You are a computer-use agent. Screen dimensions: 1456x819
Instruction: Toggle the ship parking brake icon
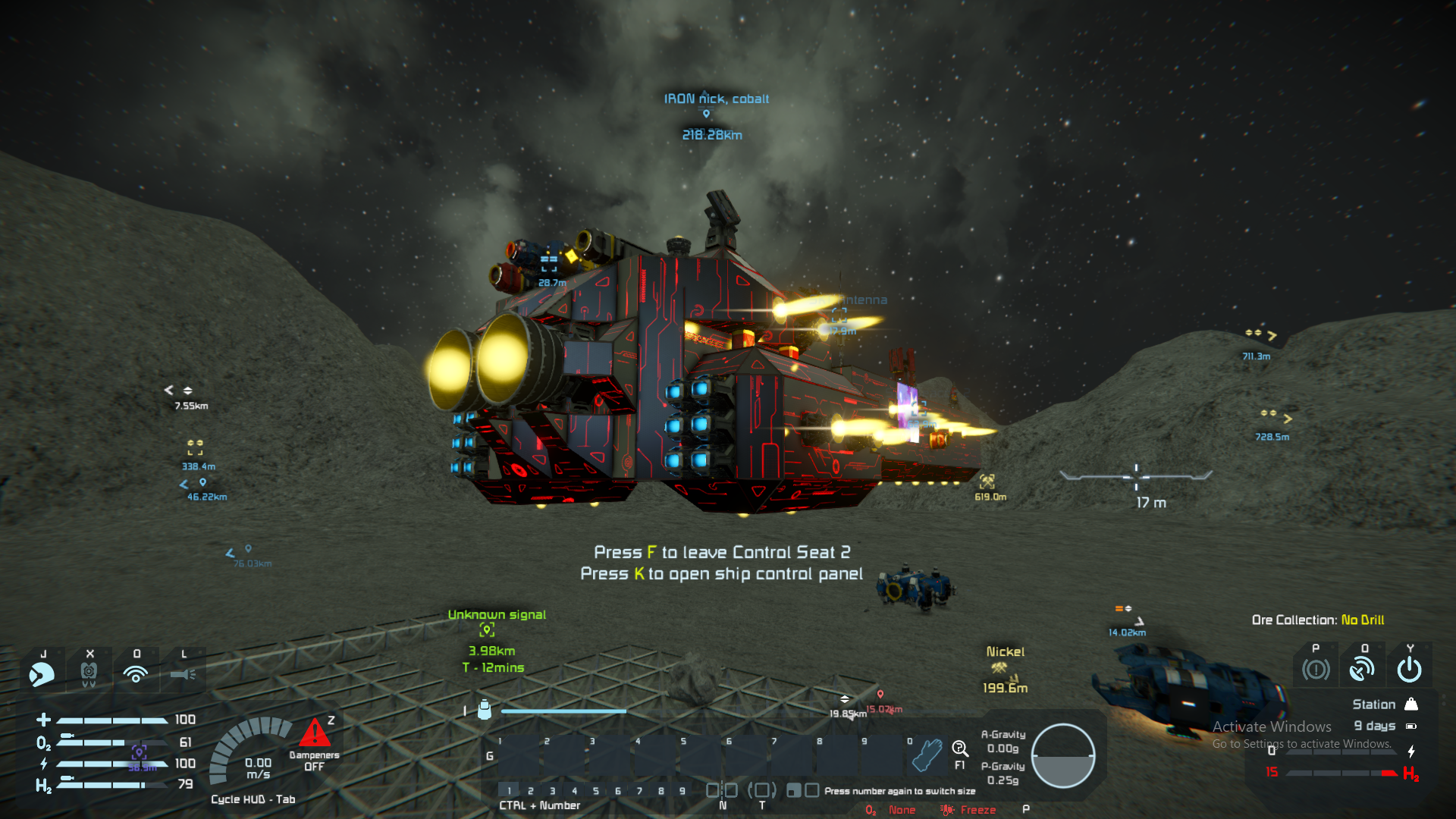pyautogui.click(x=1316, y=670)
